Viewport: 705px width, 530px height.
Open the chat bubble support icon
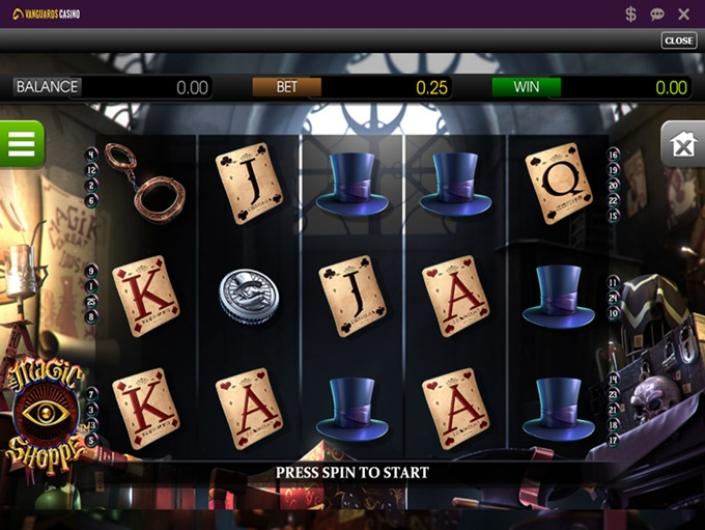click(657, 14)
